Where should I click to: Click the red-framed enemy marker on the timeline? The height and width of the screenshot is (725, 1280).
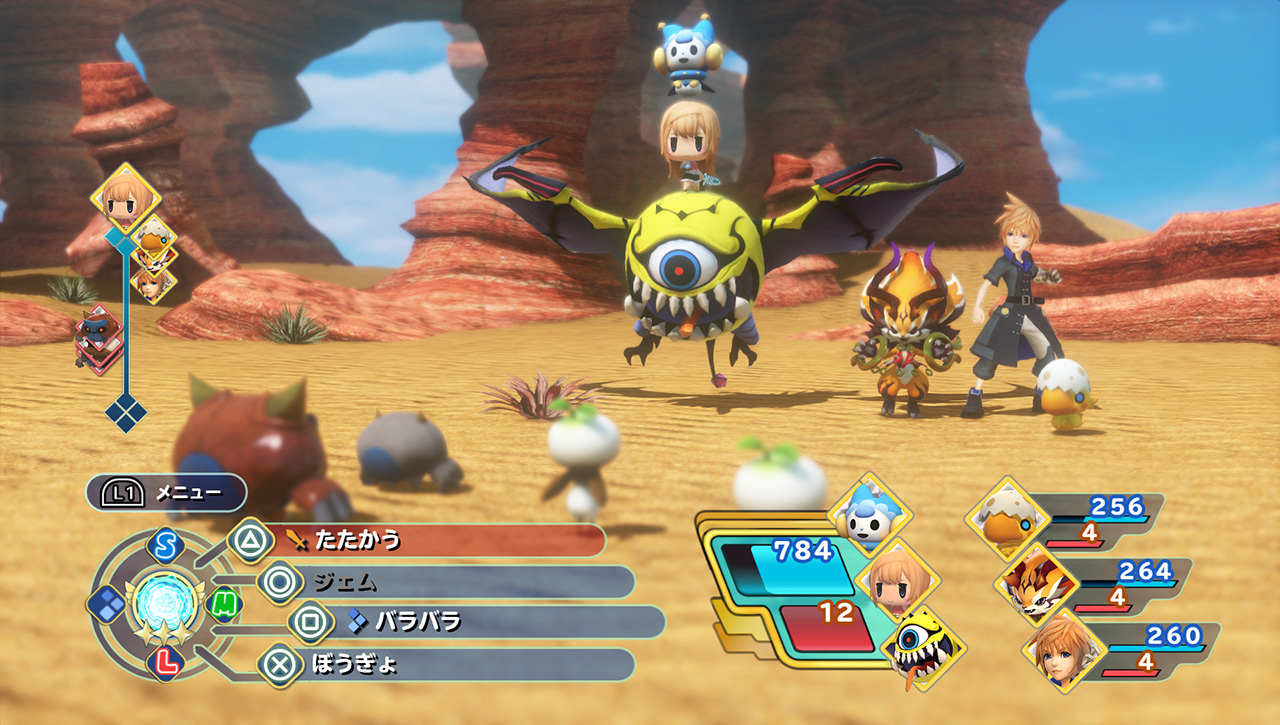(x=98, y=338)
